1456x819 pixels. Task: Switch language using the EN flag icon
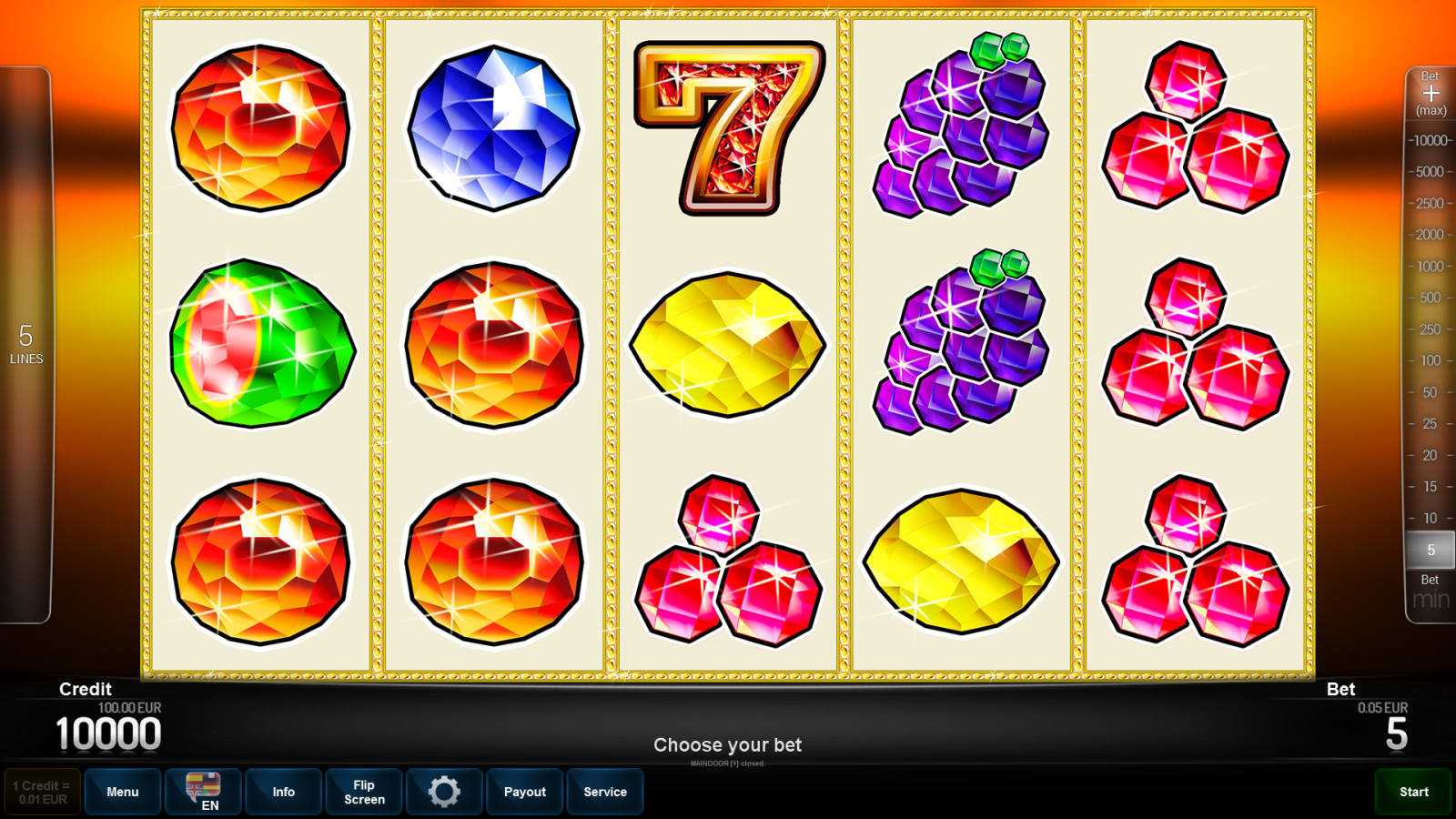coord(202,792)
